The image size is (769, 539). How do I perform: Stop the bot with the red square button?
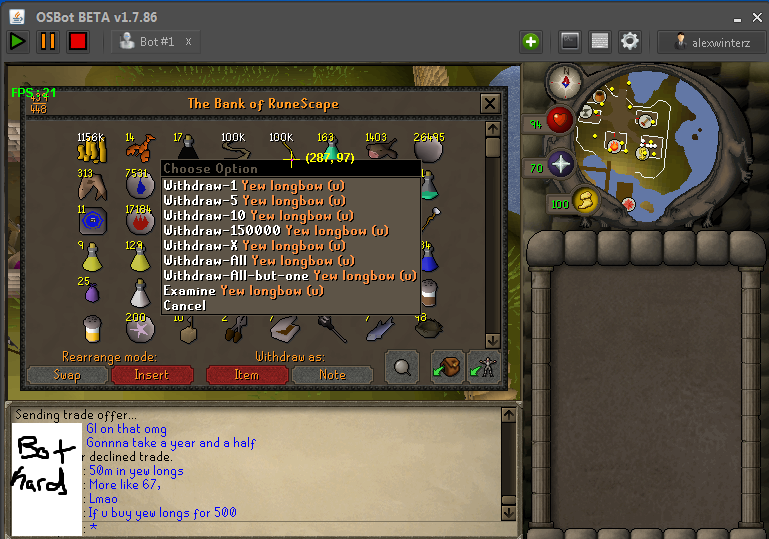[x=78, y=41]
